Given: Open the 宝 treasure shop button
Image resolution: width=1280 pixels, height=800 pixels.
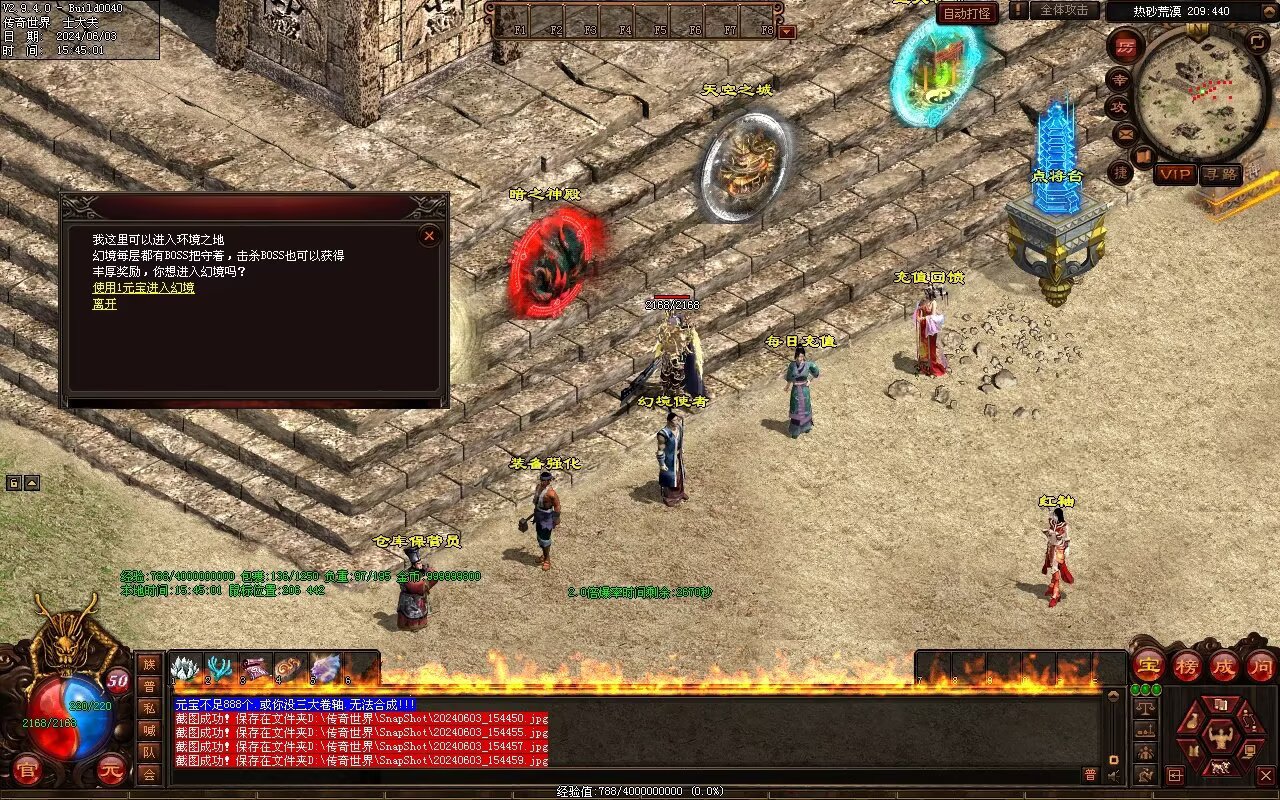Looking at the screenshot, I should (1149, 665).
